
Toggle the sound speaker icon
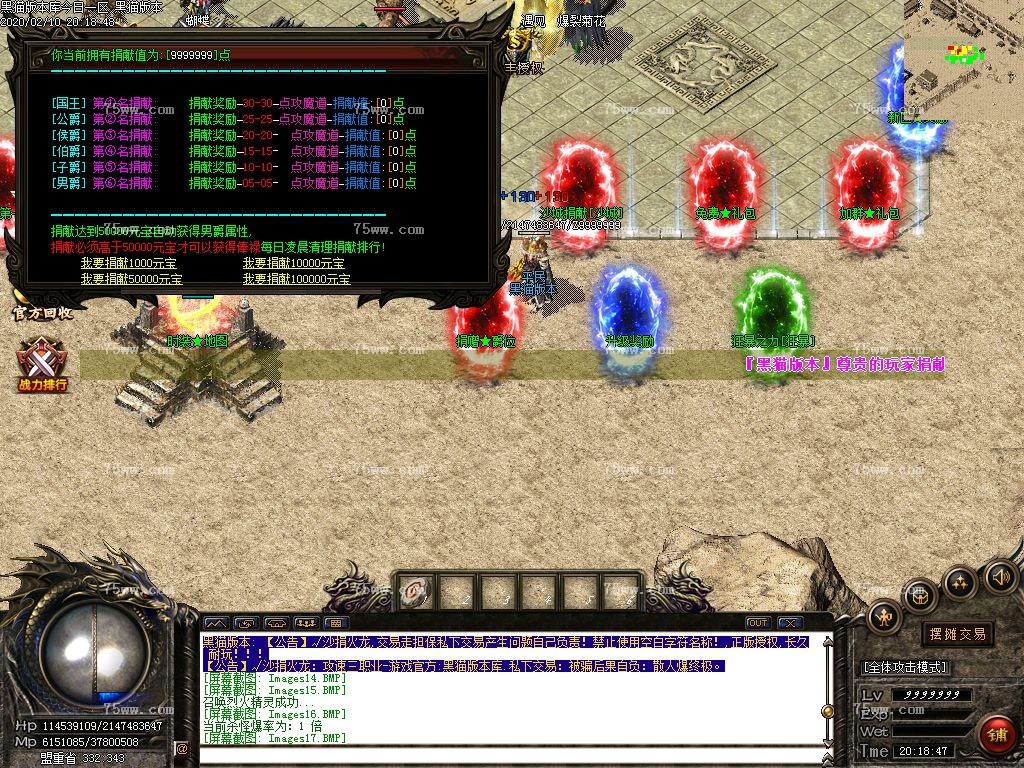[1000, 577]
